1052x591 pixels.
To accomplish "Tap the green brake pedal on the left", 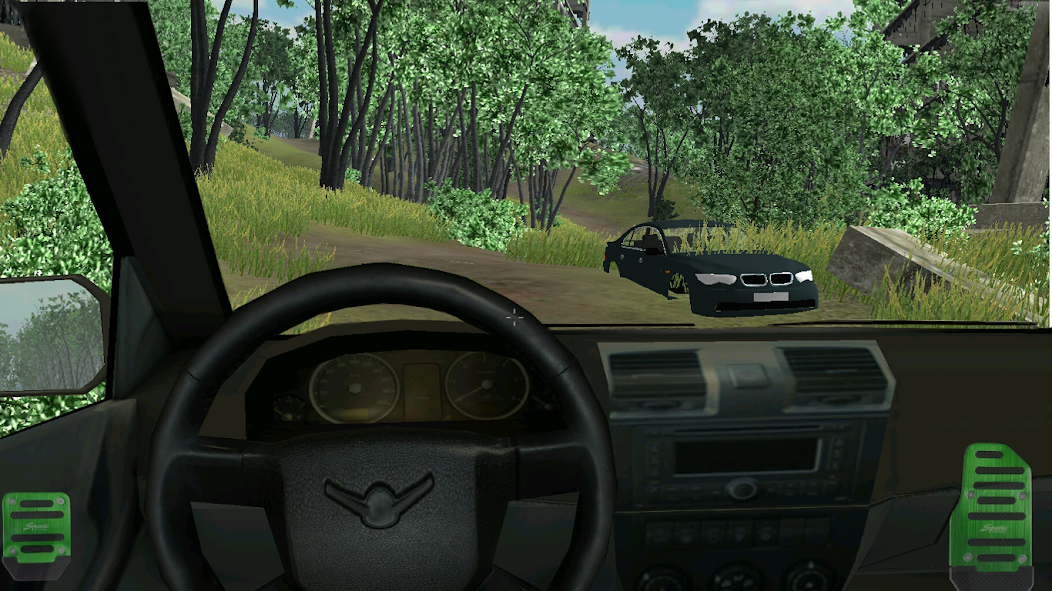I will (37, 529).
